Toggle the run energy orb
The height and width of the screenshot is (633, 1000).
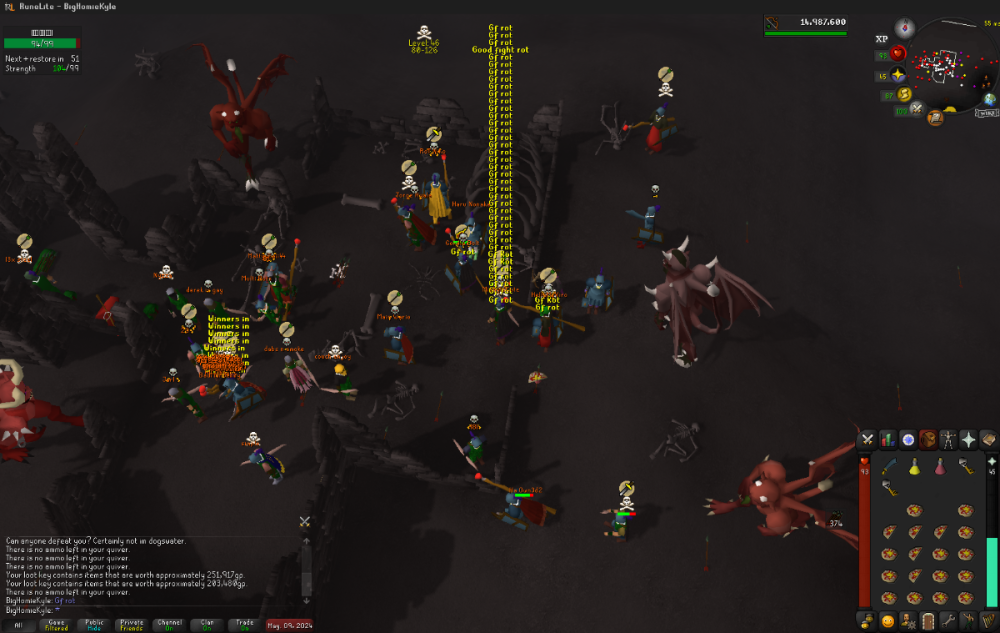pos(905,94)
